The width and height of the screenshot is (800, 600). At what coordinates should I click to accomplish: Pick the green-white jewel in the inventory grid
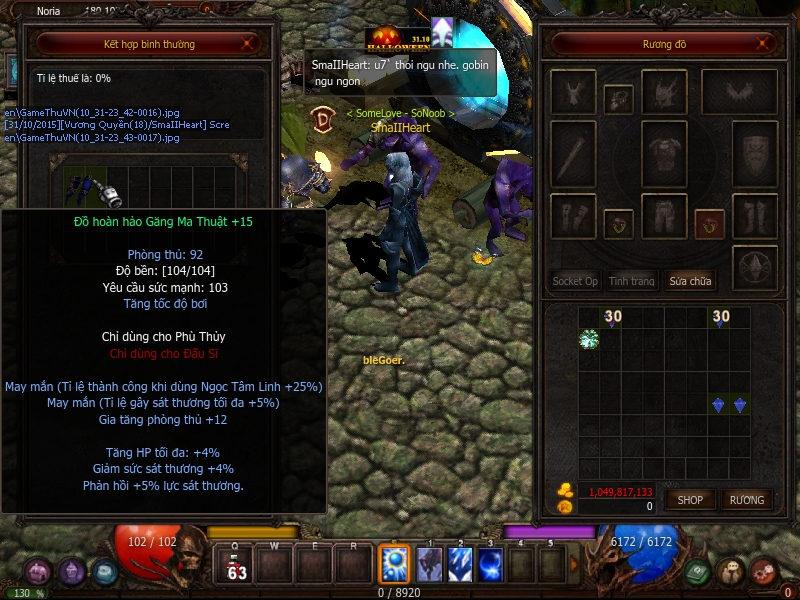coord(589,339)
